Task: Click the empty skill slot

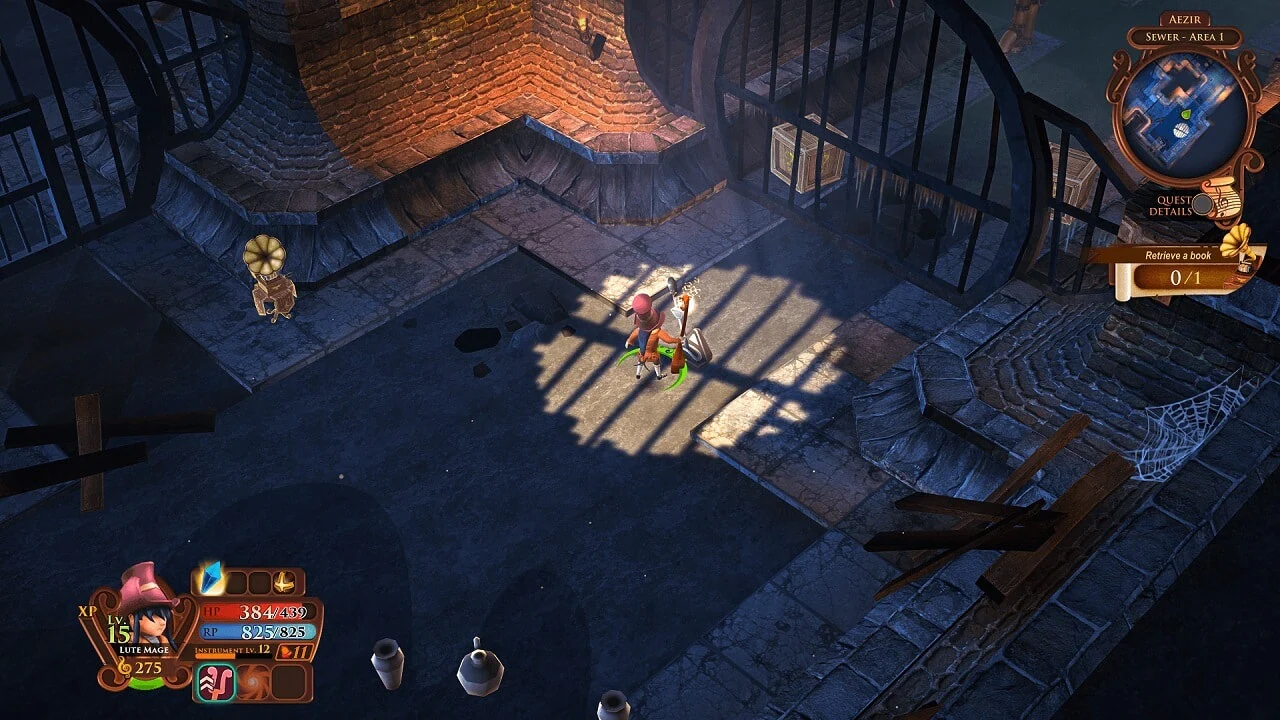Action: 288,683
